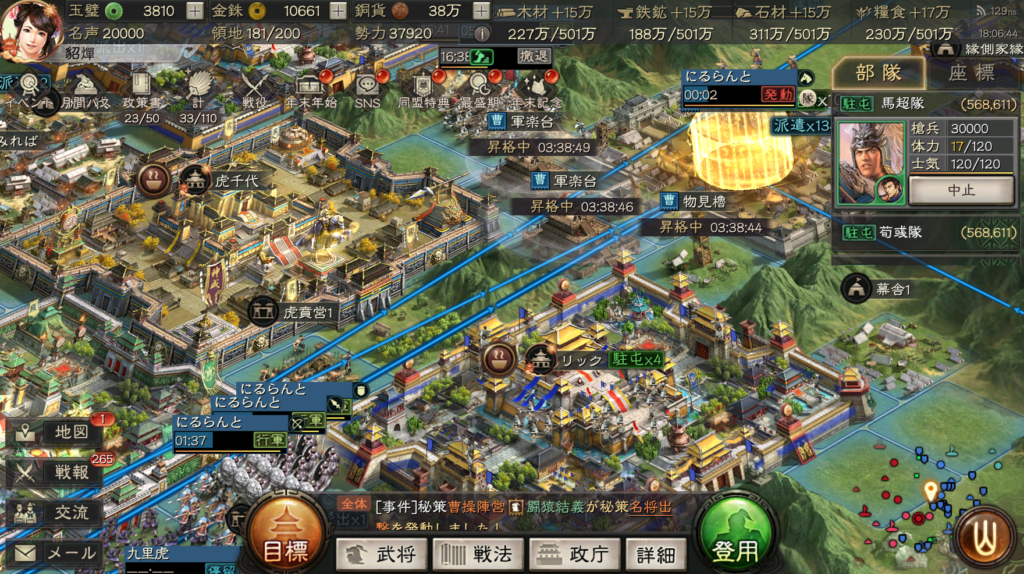1024x574 pixels.
Task: Open the 戦役 campaign icon
Action: click(254, 90)
